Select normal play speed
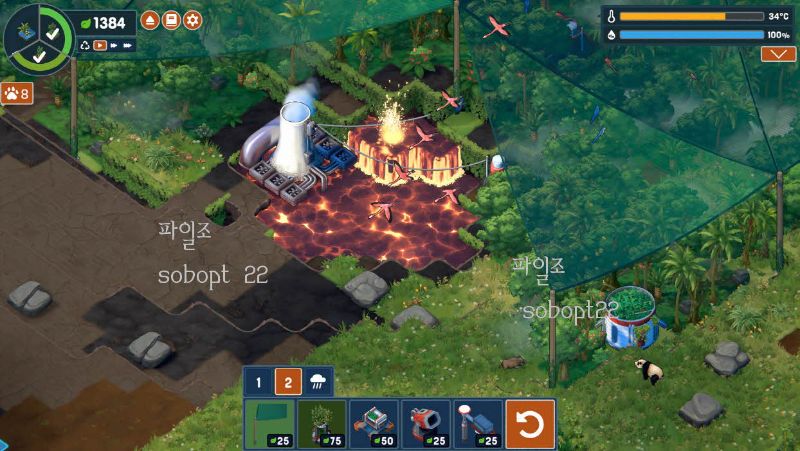800x451 pixels. pos(100,45)
